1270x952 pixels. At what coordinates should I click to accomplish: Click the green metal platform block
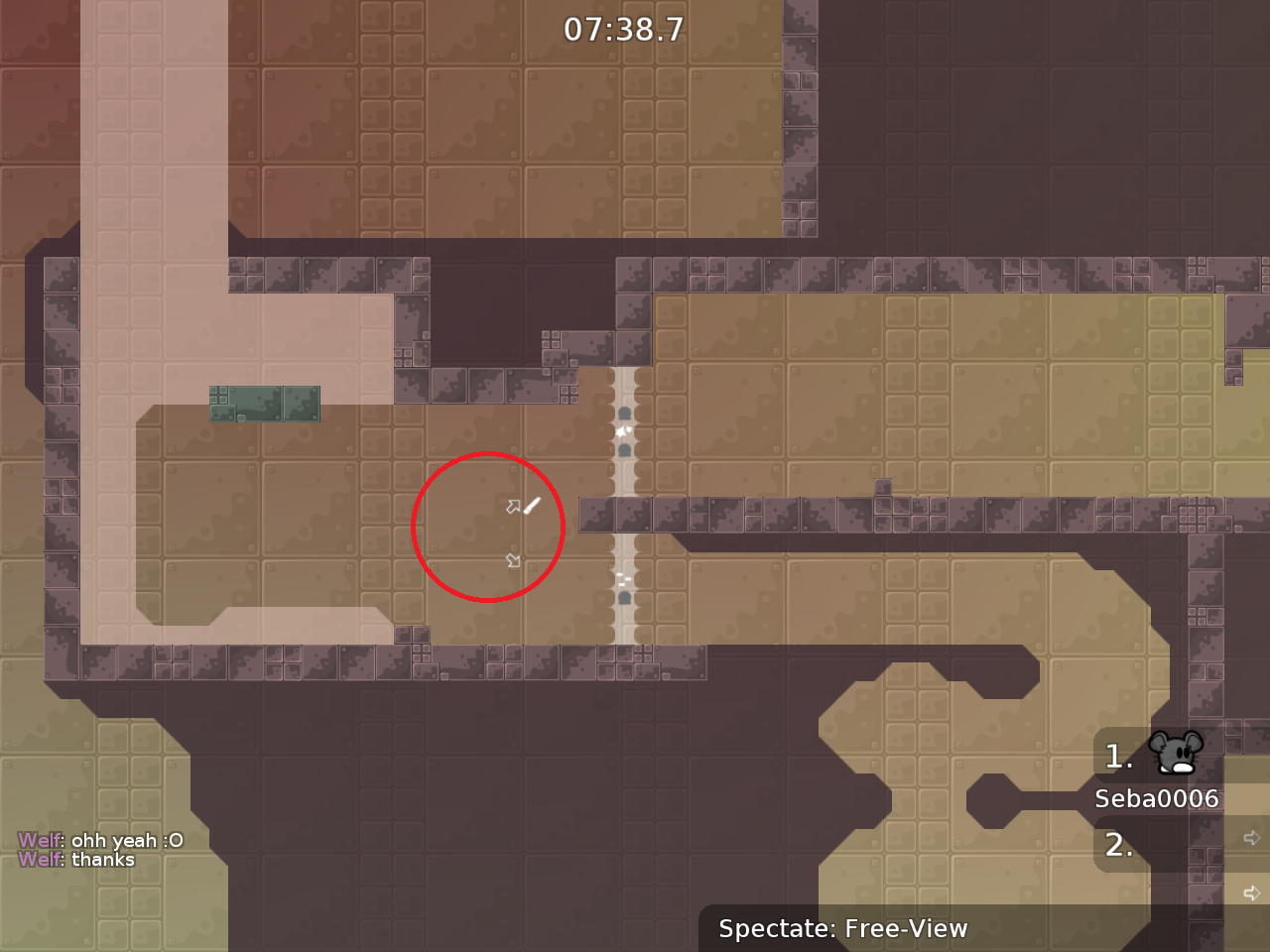(x=264, y=402)
